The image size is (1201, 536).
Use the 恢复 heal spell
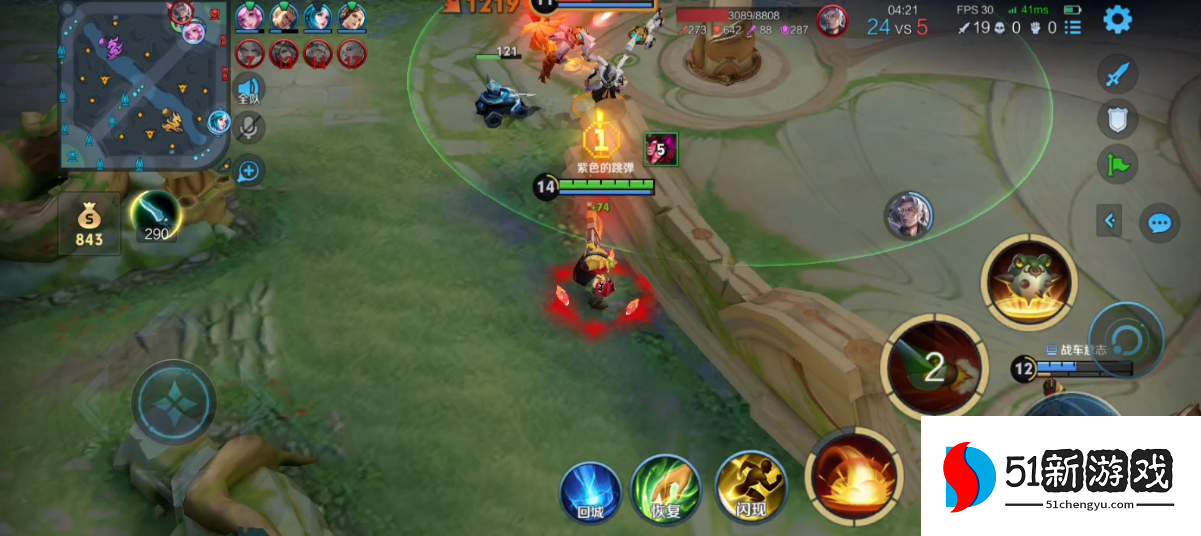coord(665,490)
